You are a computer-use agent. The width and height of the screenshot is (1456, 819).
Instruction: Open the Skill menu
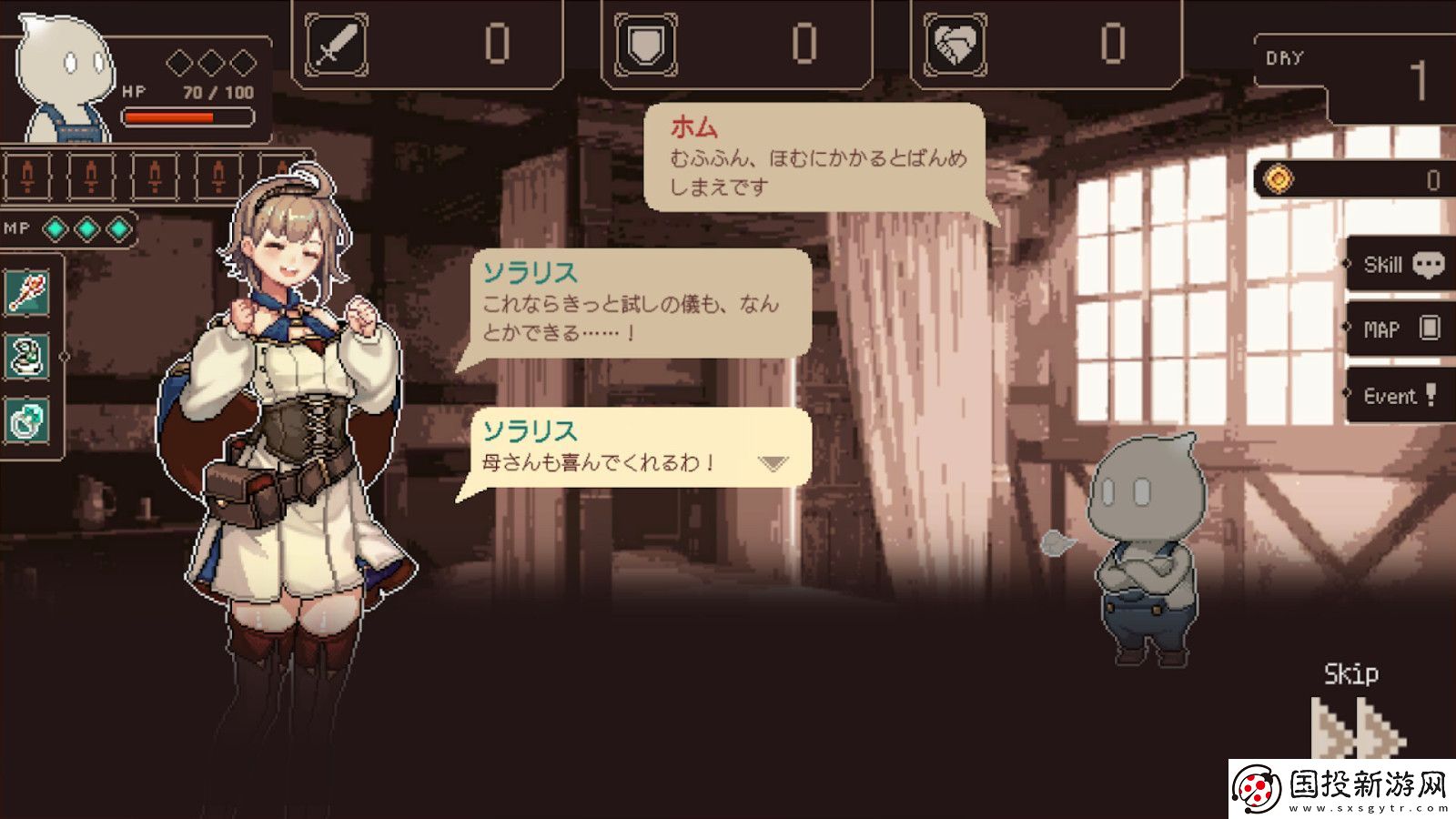(1385, 263)
